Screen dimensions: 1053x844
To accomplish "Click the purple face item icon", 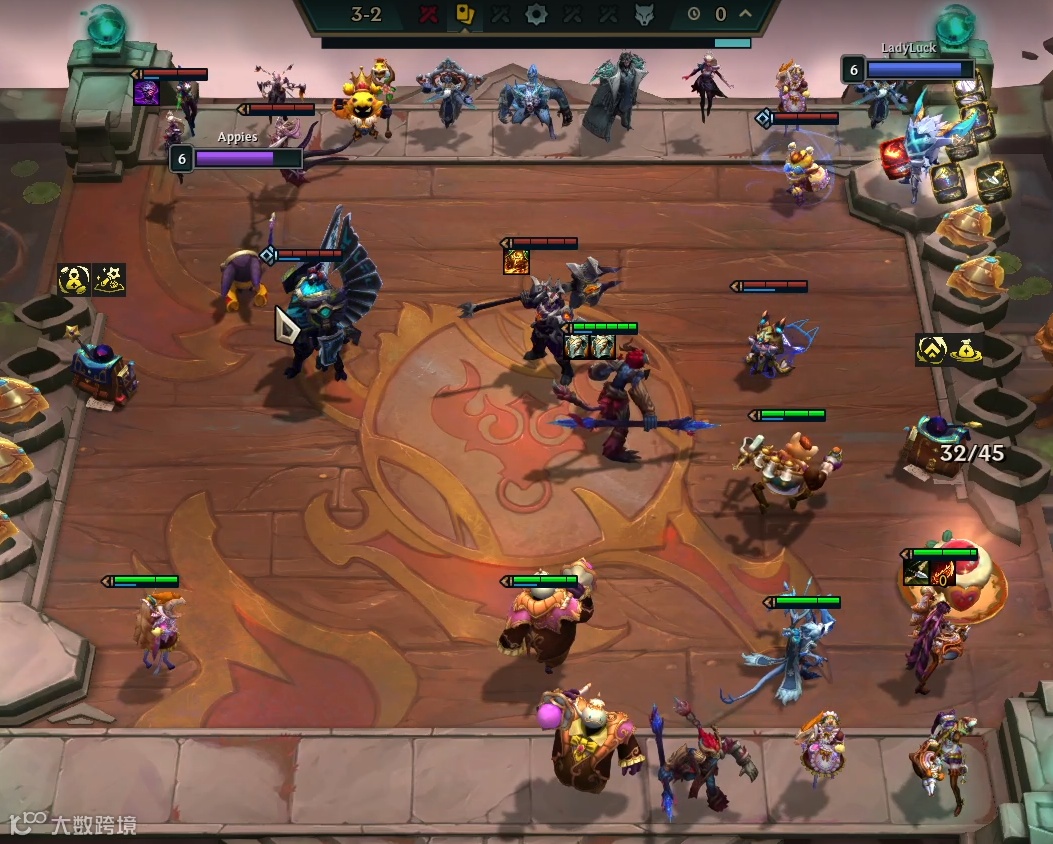I will [x=146, y=93].
